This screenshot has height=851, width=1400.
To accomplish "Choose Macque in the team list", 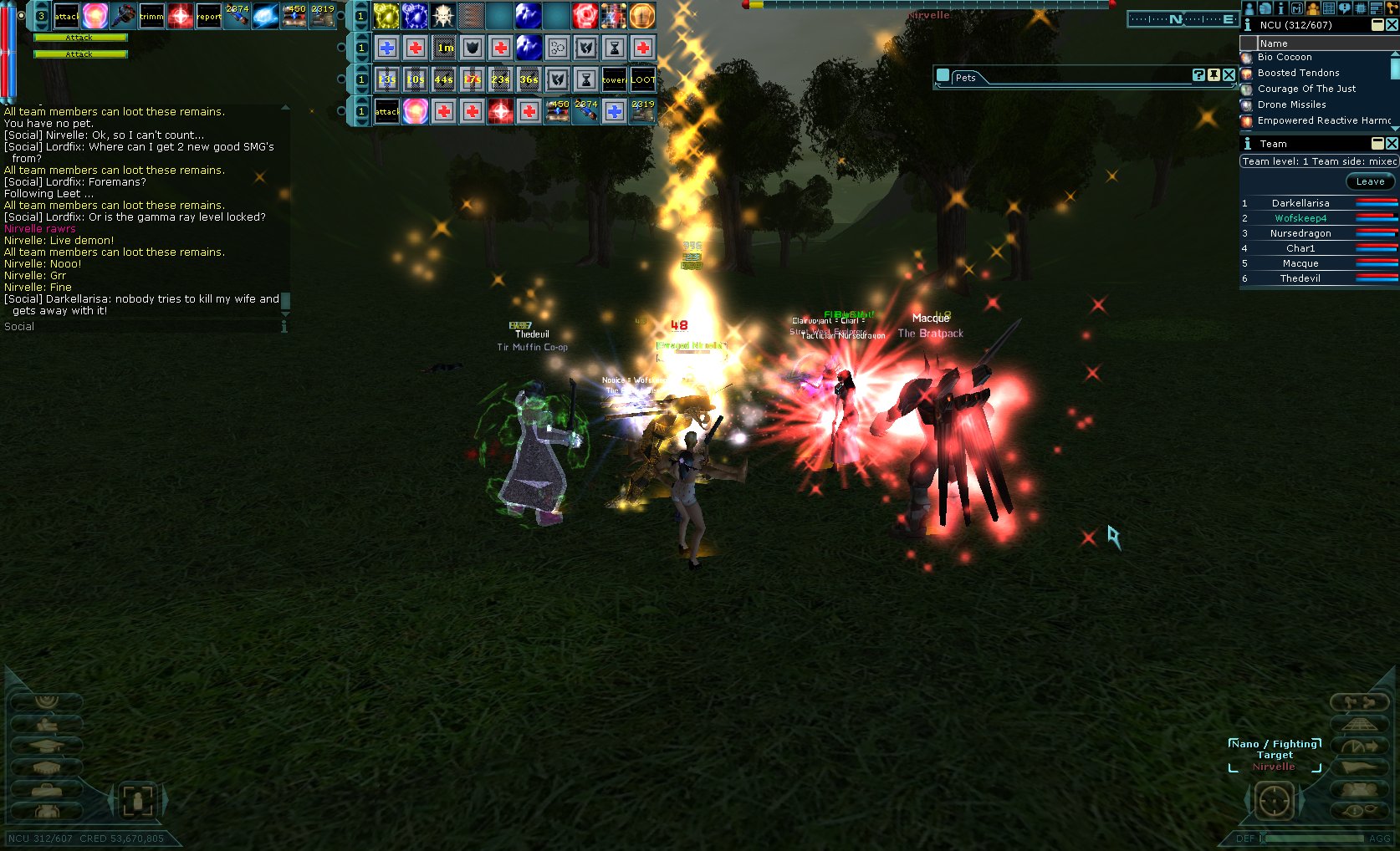I will coord(1300,263).
